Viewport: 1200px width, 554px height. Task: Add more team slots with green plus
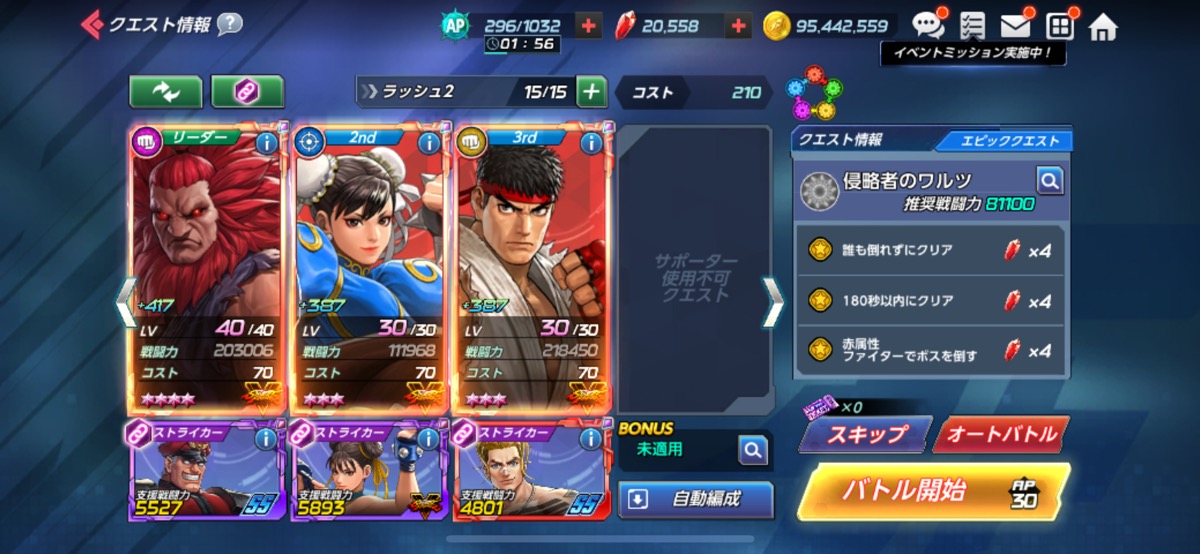coord(592,92)
